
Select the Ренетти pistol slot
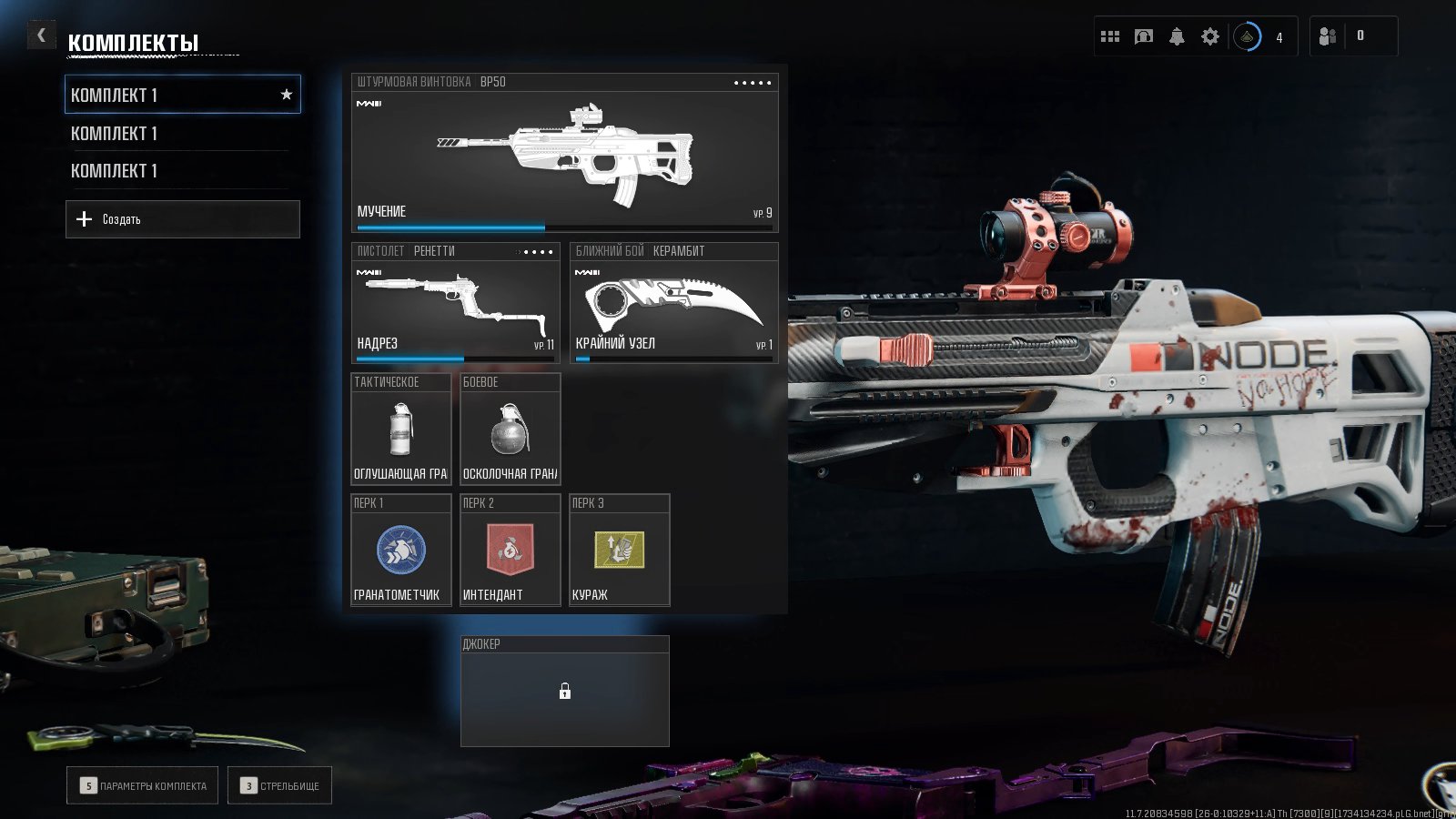click(x=455, y=303)
